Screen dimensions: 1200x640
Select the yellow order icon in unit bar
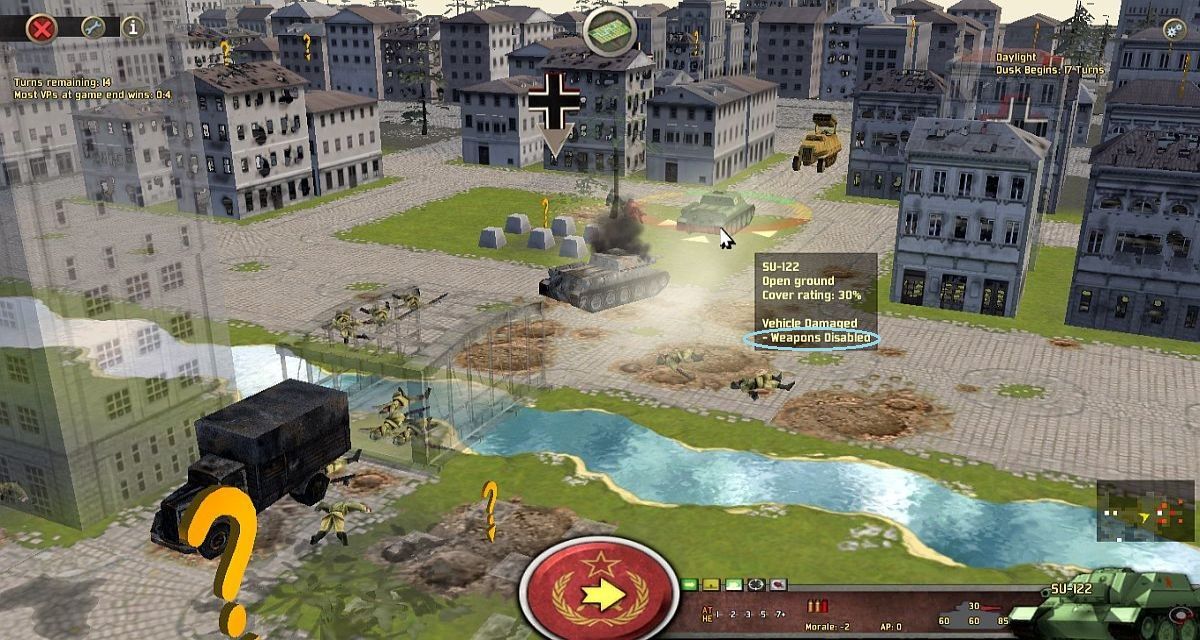711,585
